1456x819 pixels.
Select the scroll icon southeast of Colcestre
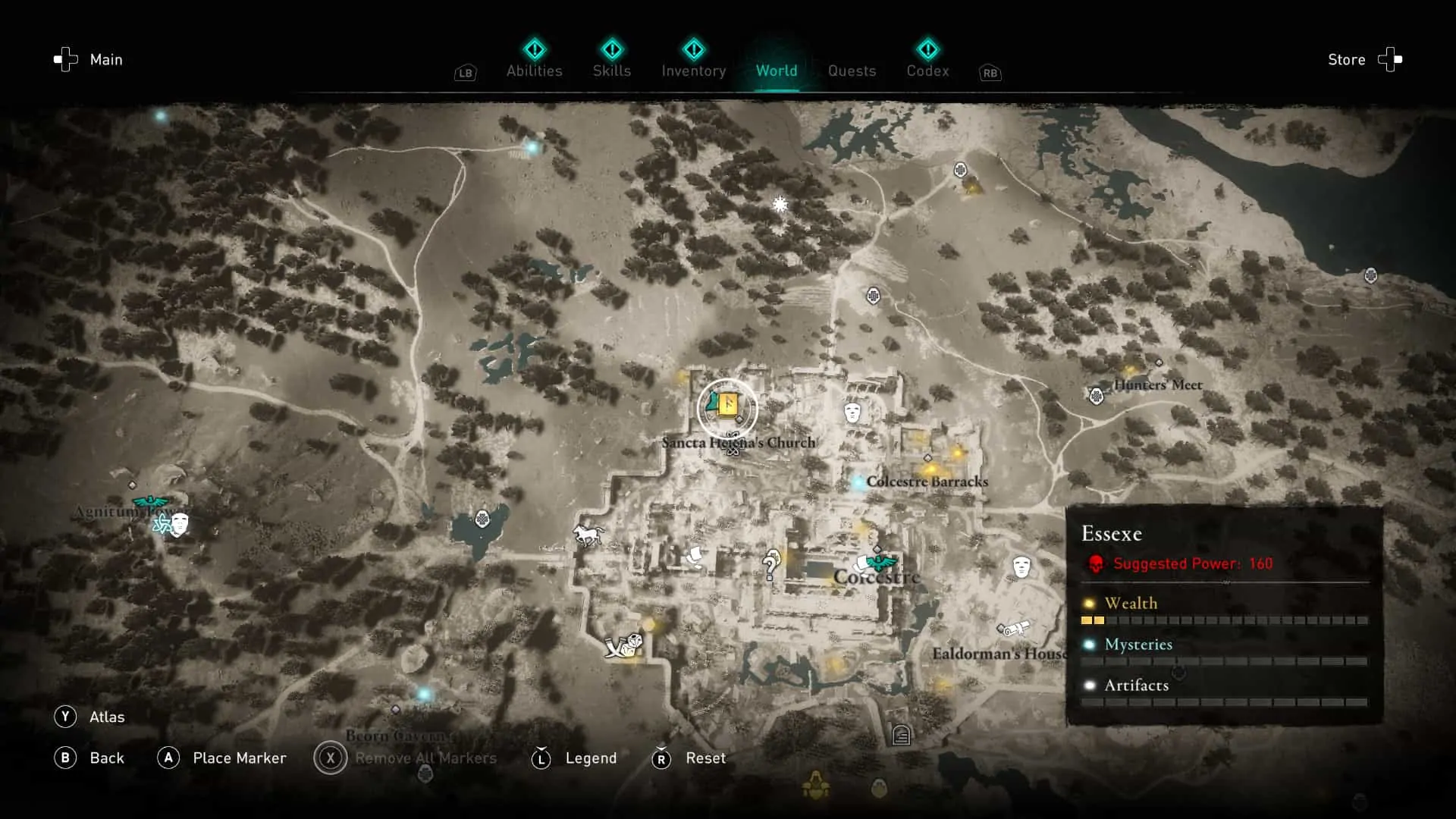(1014, 629)
